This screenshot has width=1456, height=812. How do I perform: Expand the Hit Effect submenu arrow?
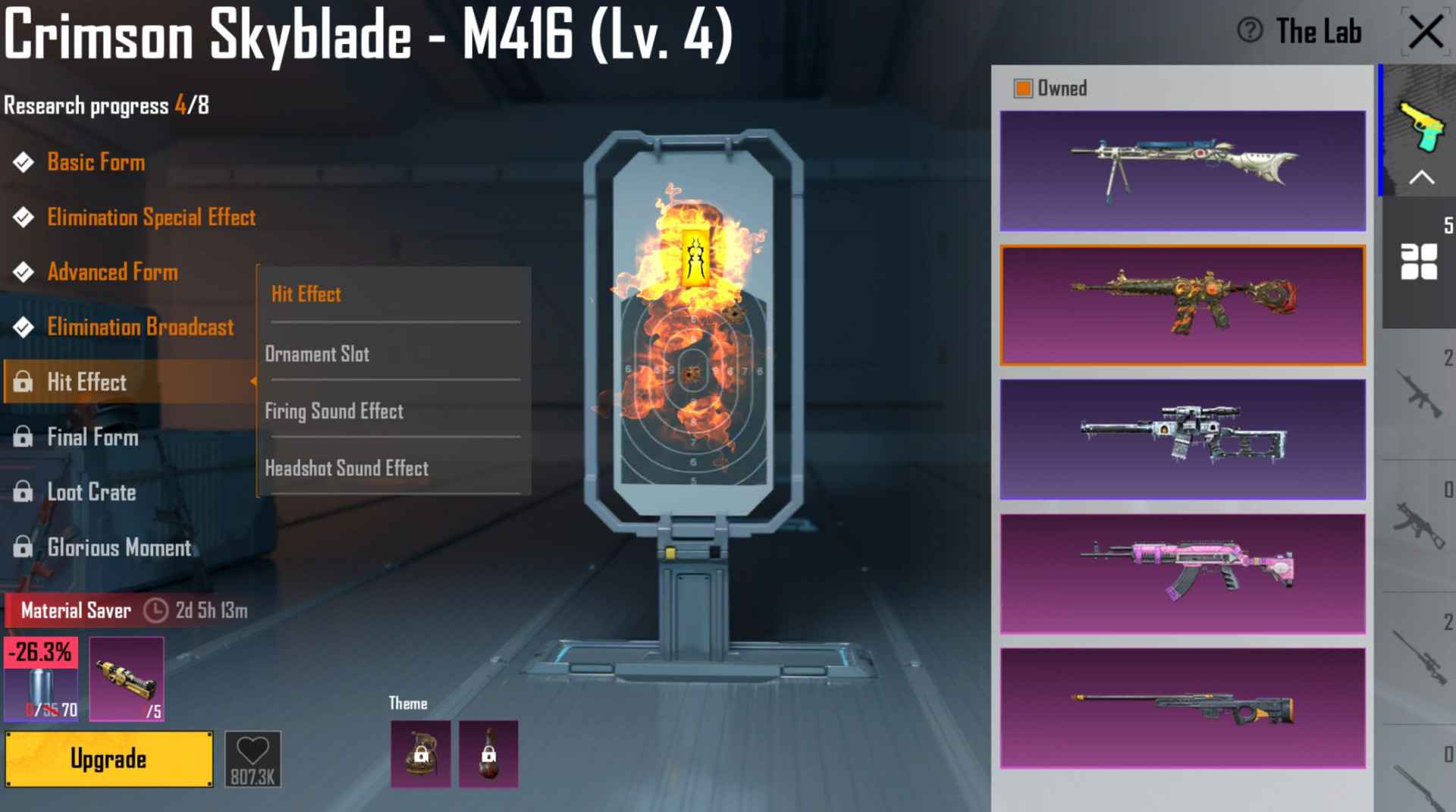(x=253, y=382)
